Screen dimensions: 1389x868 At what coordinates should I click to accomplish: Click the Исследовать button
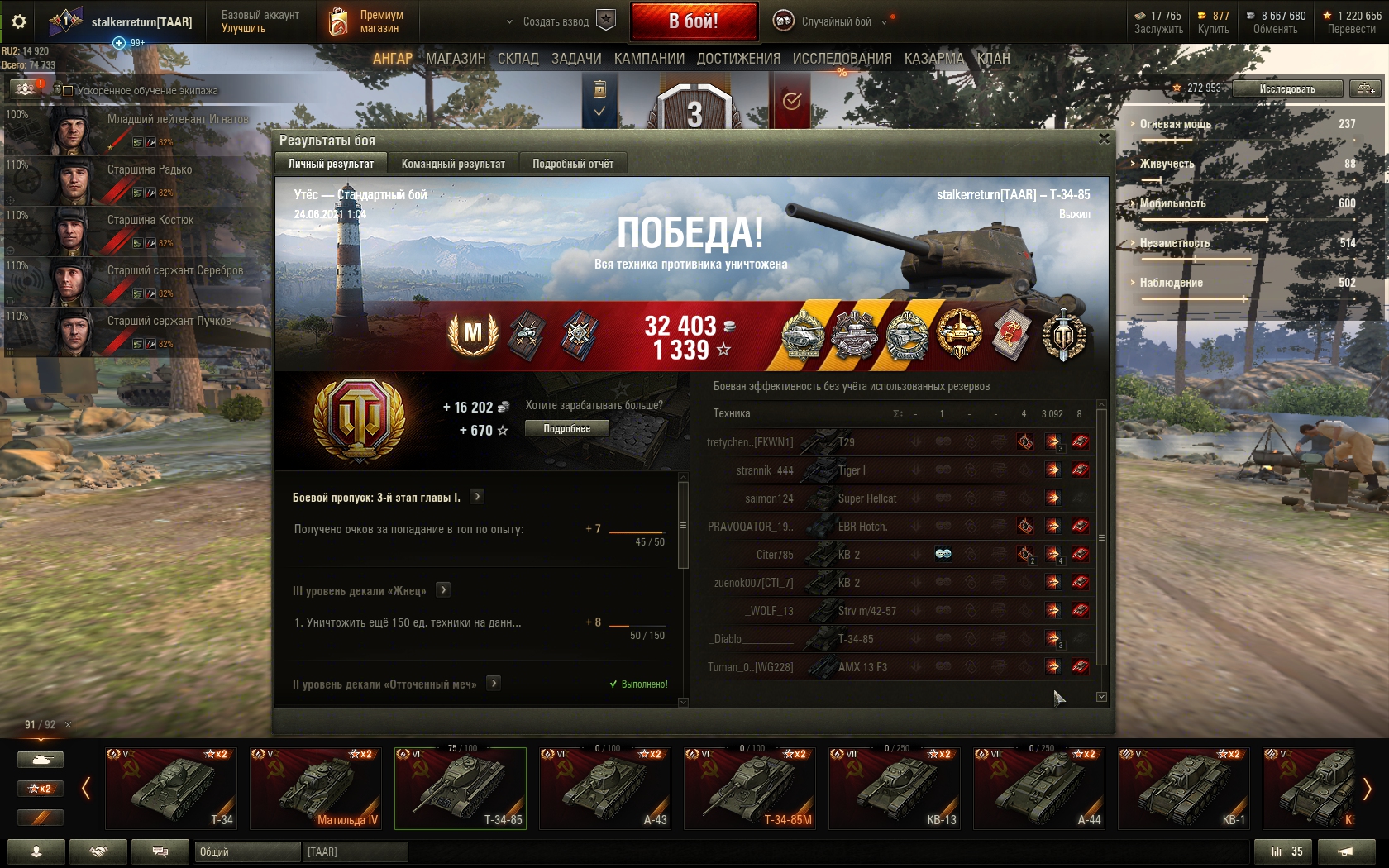coord(1286,88)
